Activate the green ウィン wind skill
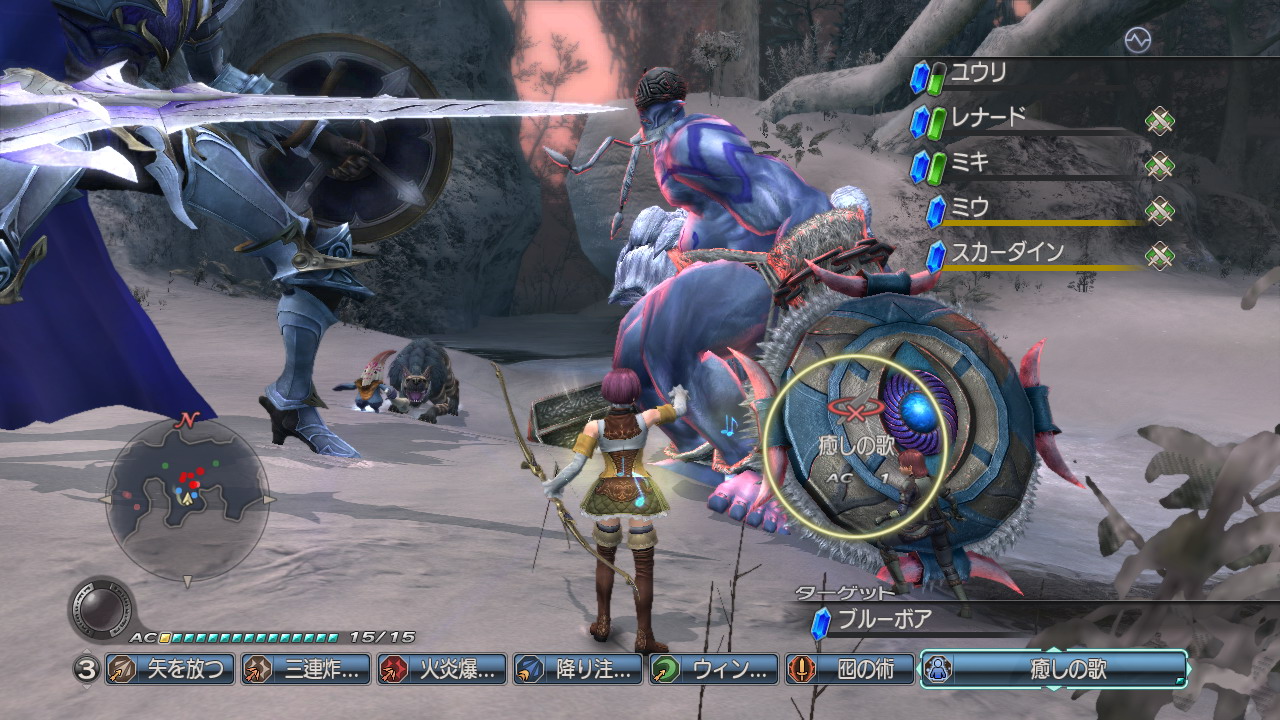Viewport: 1280px width, 720px height. tap(713, 669)
